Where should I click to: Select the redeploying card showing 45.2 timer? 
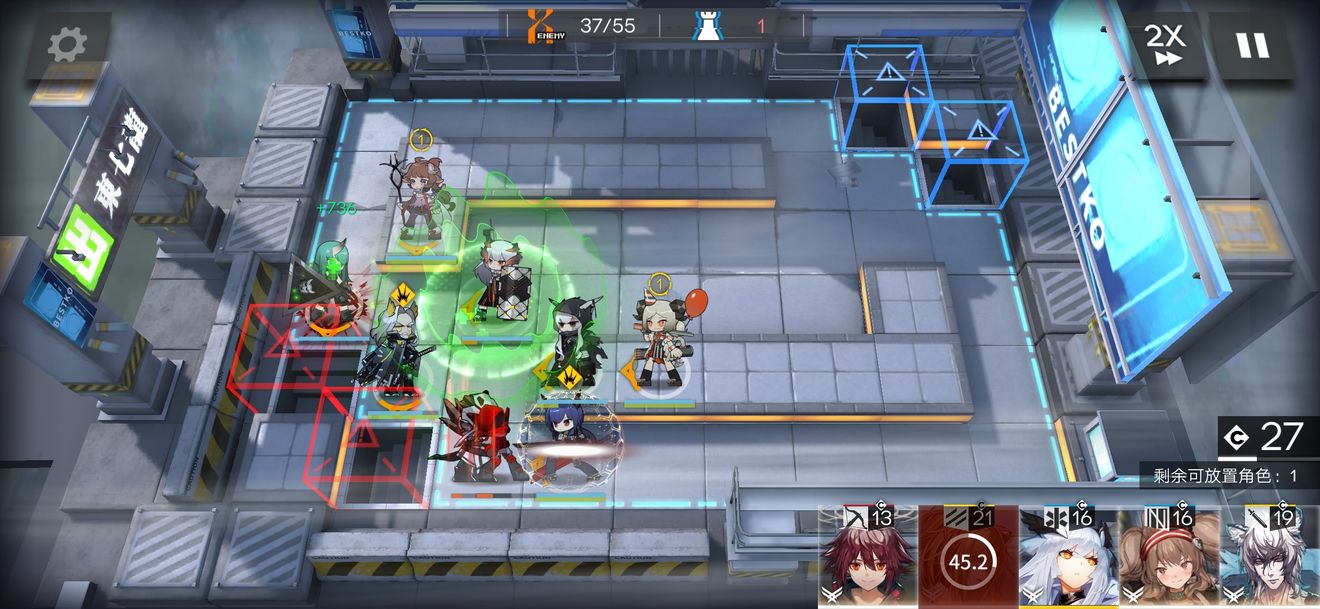968,558
